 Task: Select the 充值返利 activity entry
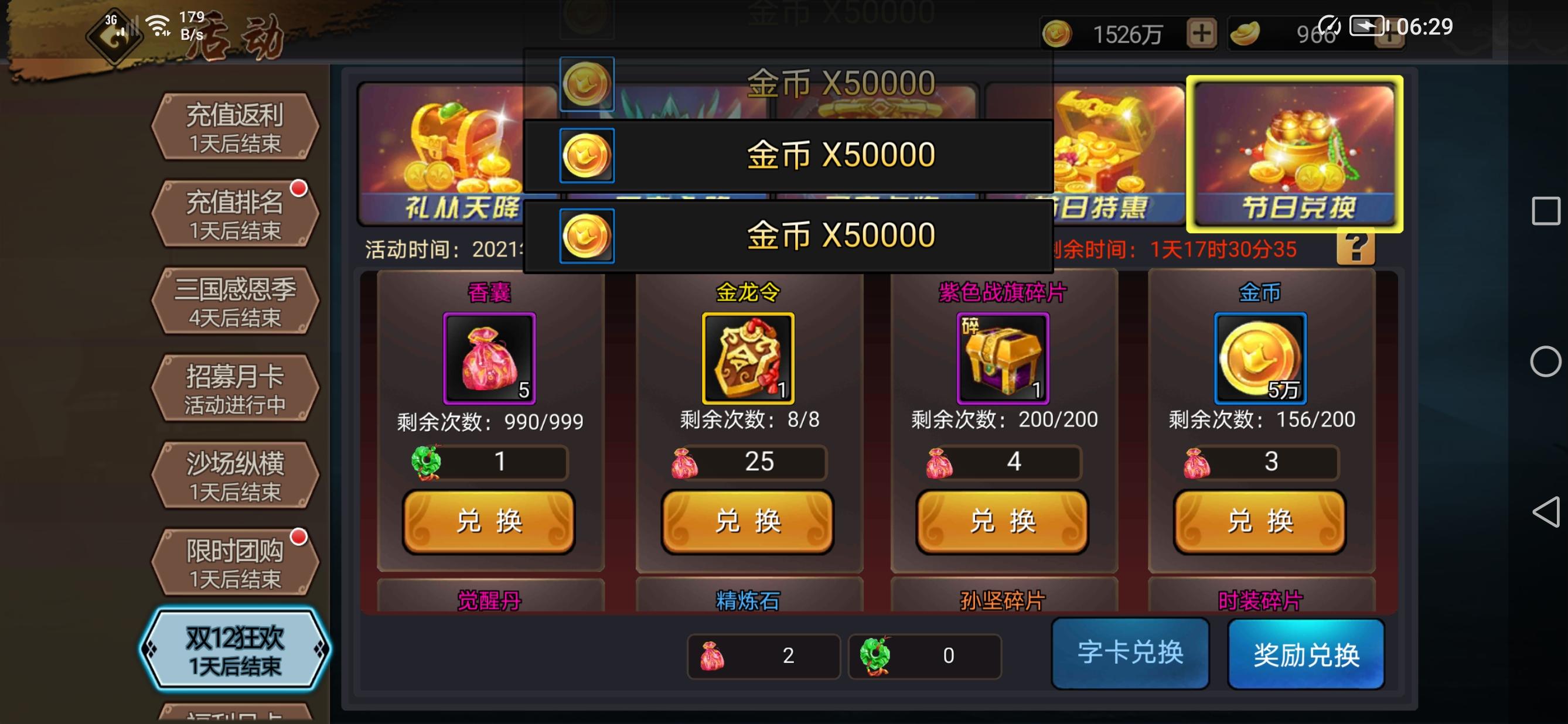point(234,129)
